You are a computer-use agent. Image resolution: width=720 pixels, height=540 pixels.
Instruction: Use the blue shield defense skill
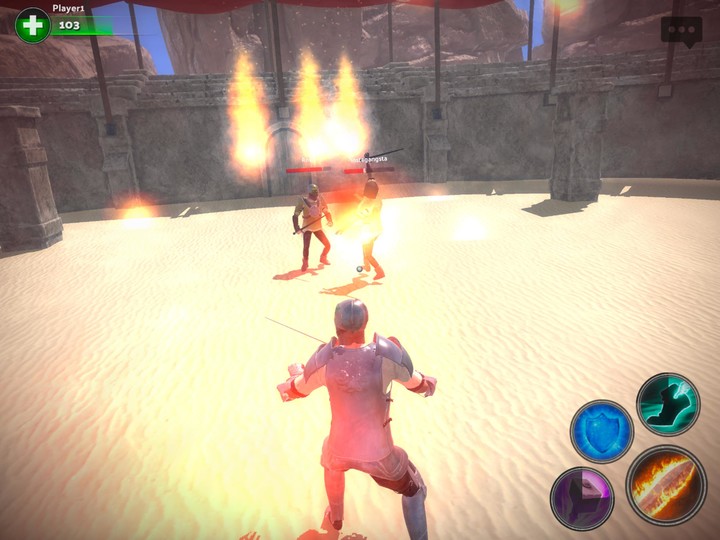tap(601, 431)
